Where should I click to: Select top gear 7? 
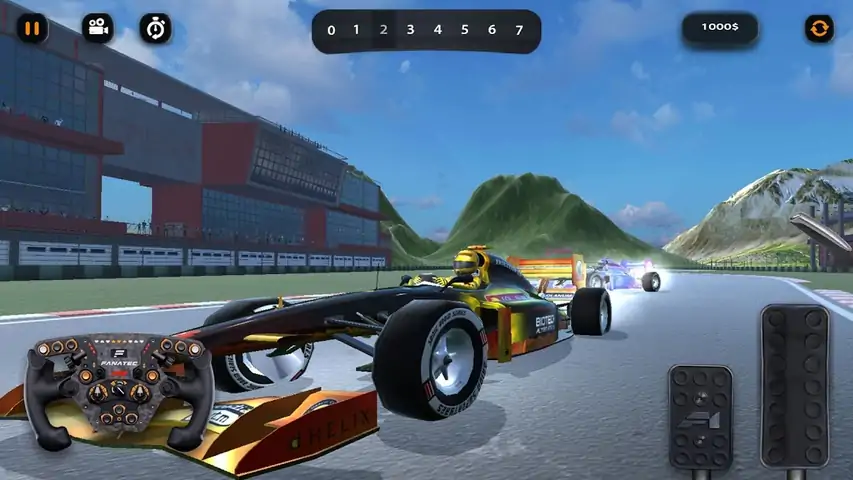[518, 30]
